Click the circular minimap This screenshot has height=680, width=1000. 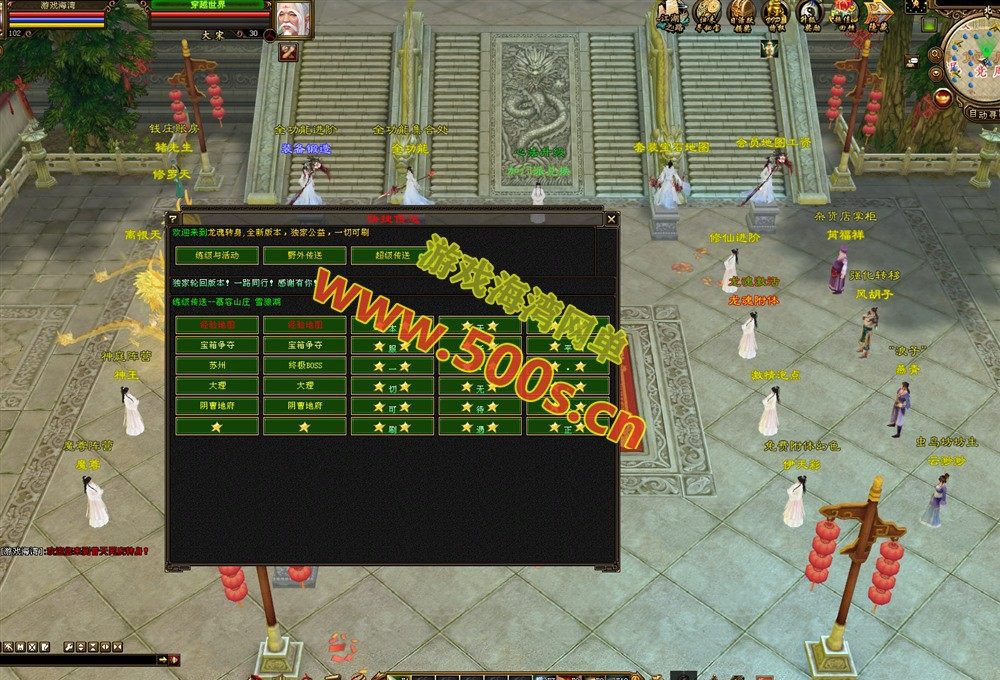975,60
